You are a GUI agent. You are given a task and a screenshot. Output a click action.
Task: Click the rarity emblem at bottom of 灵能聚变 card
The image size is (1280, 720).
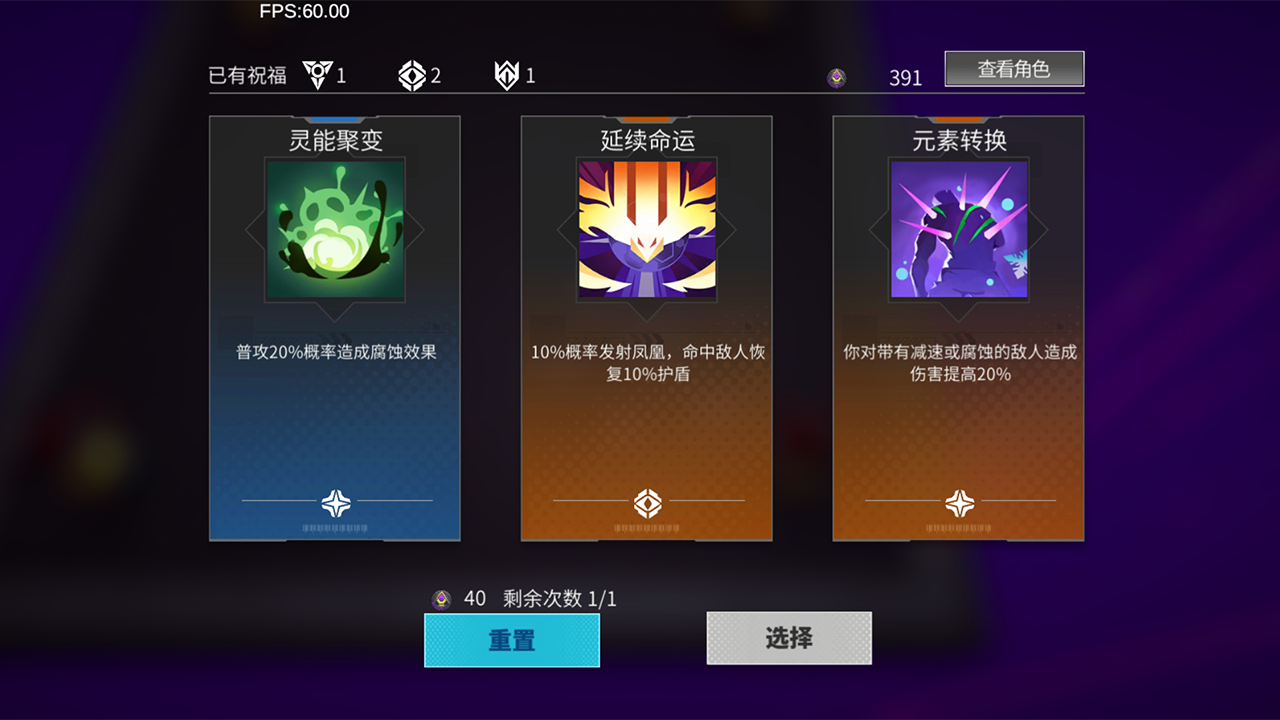tap(334, 505)
